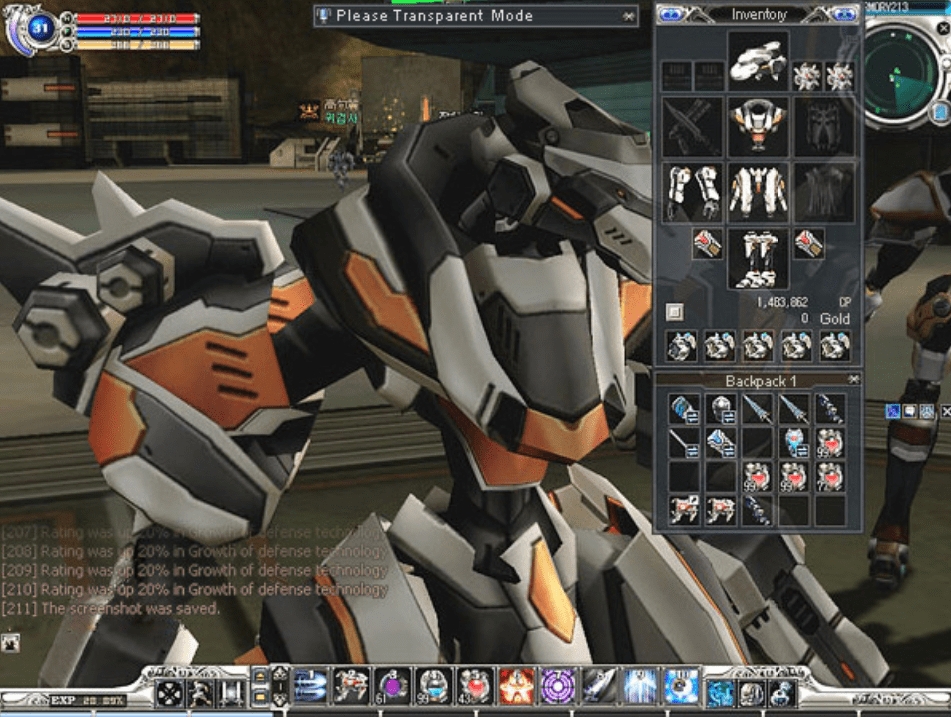The image size is (951, 717).
Task: Click the chat bubble icon at right edge
Action: coord(909,410)
